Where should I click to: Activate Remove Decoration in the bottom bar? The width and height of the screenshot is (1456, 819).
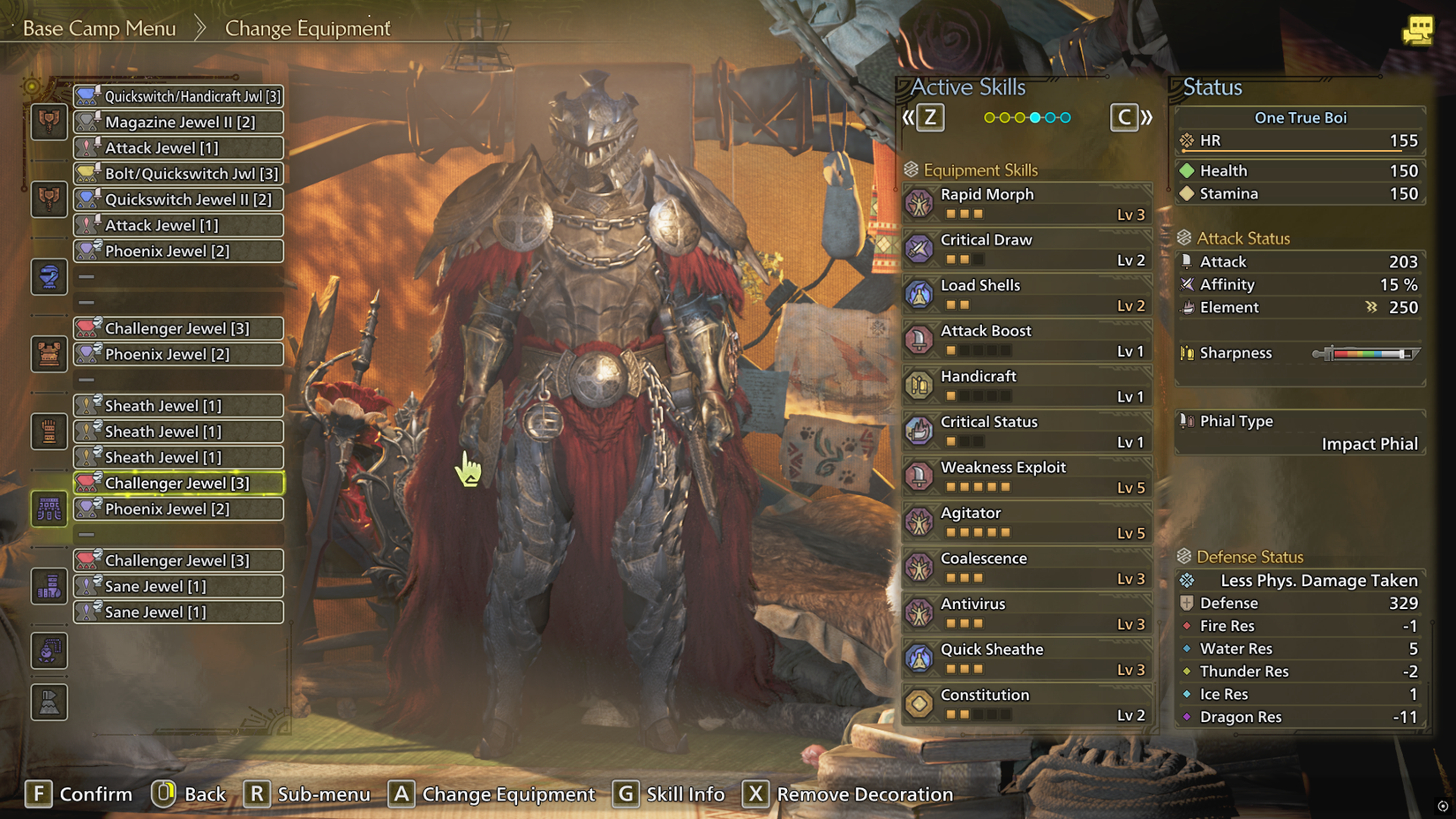pyautogui.click(x=847, y=794)
